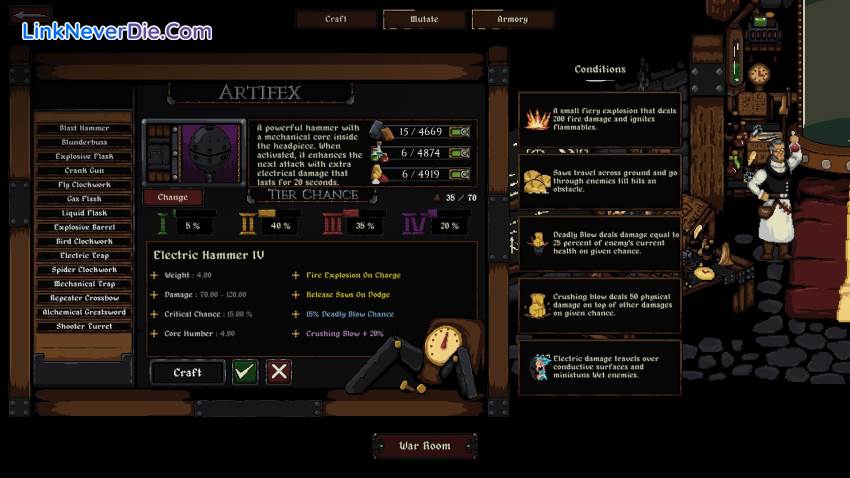The width and height of the screenshot is (850, 478).
Task: Open the Mutate tab
Action: (424, 19)
